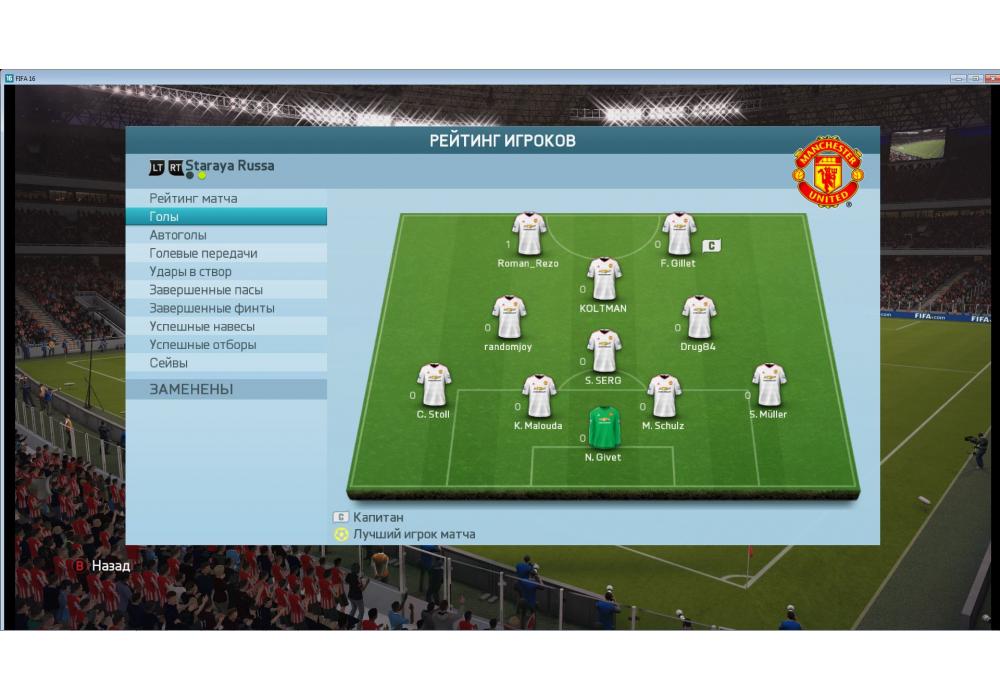Image resolution: width=1000 pixels, height=700 pixels.
Task: Click defender C. Stoll's shirt
Action: pyautogui.click(x=433, y=385)
